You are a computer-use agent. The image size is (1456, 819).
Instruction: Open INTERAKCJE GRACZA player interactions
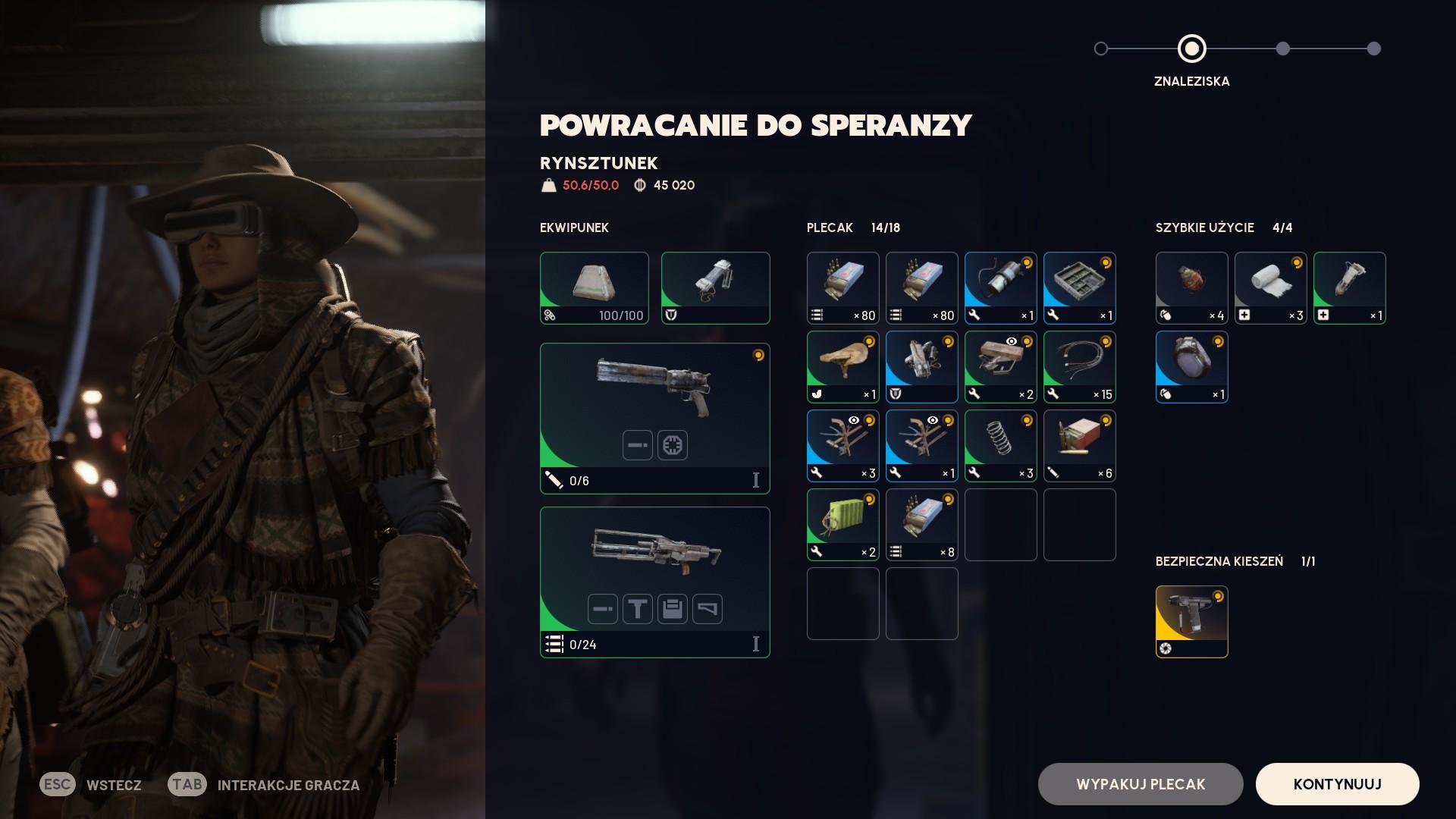[x=288, y=785]
